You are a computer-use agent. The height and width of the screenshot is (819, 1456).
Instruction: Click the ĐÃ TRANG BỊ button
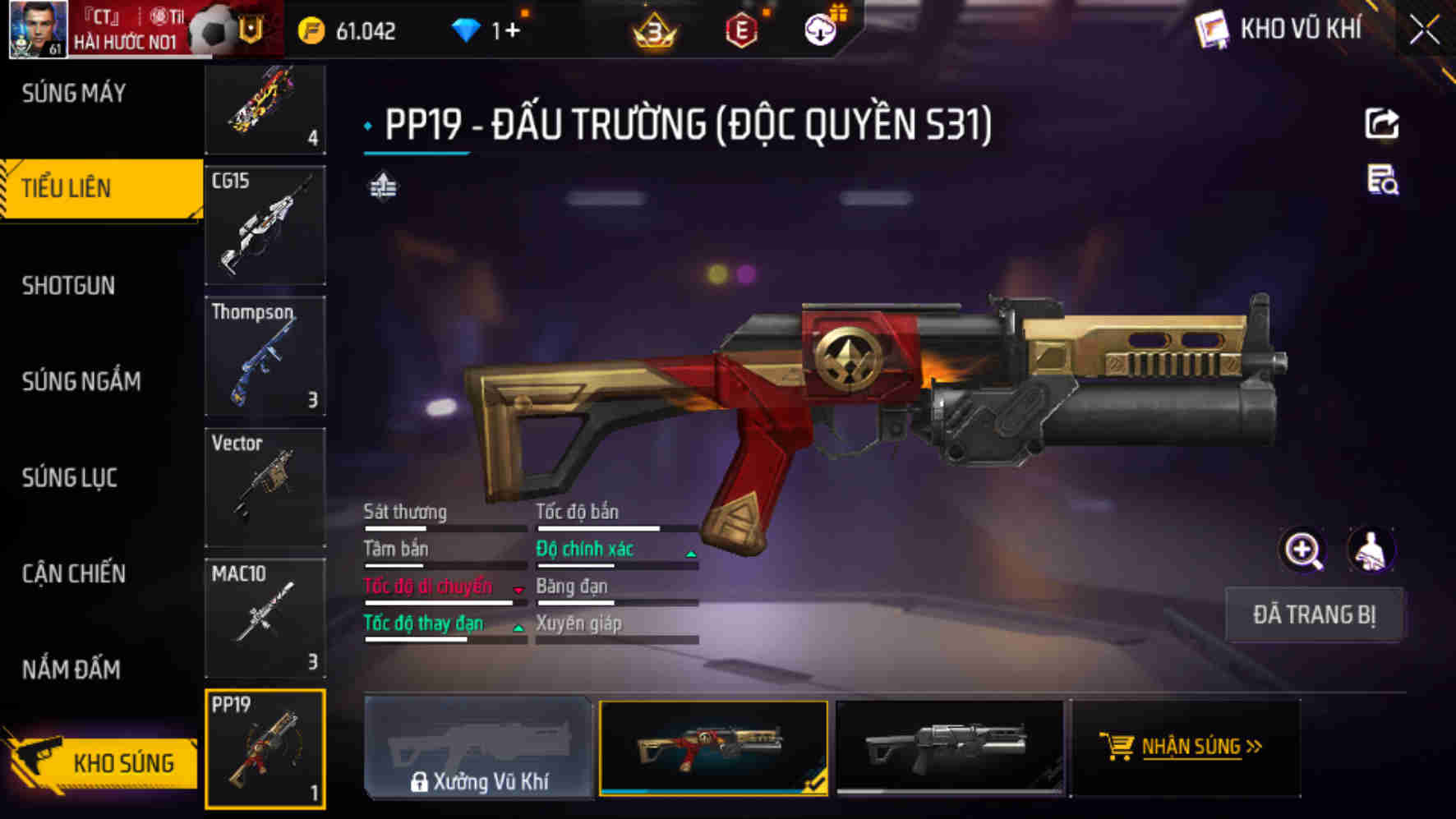(x=1314, y=616)
